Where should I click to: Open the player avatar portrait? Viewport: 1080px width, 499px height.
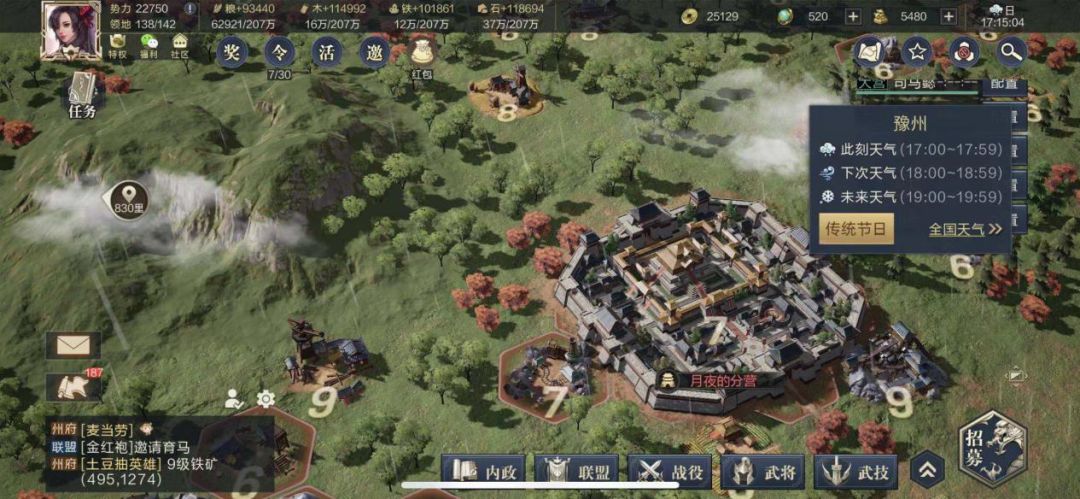tap(70, 31)
